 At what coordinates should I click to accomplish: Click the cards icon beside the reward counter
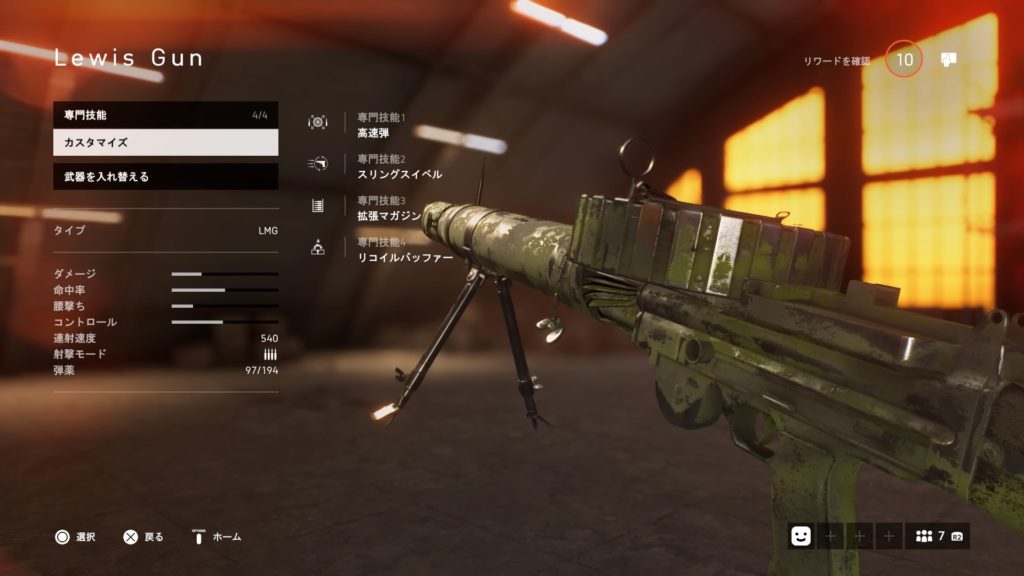(x=949, y=60)
